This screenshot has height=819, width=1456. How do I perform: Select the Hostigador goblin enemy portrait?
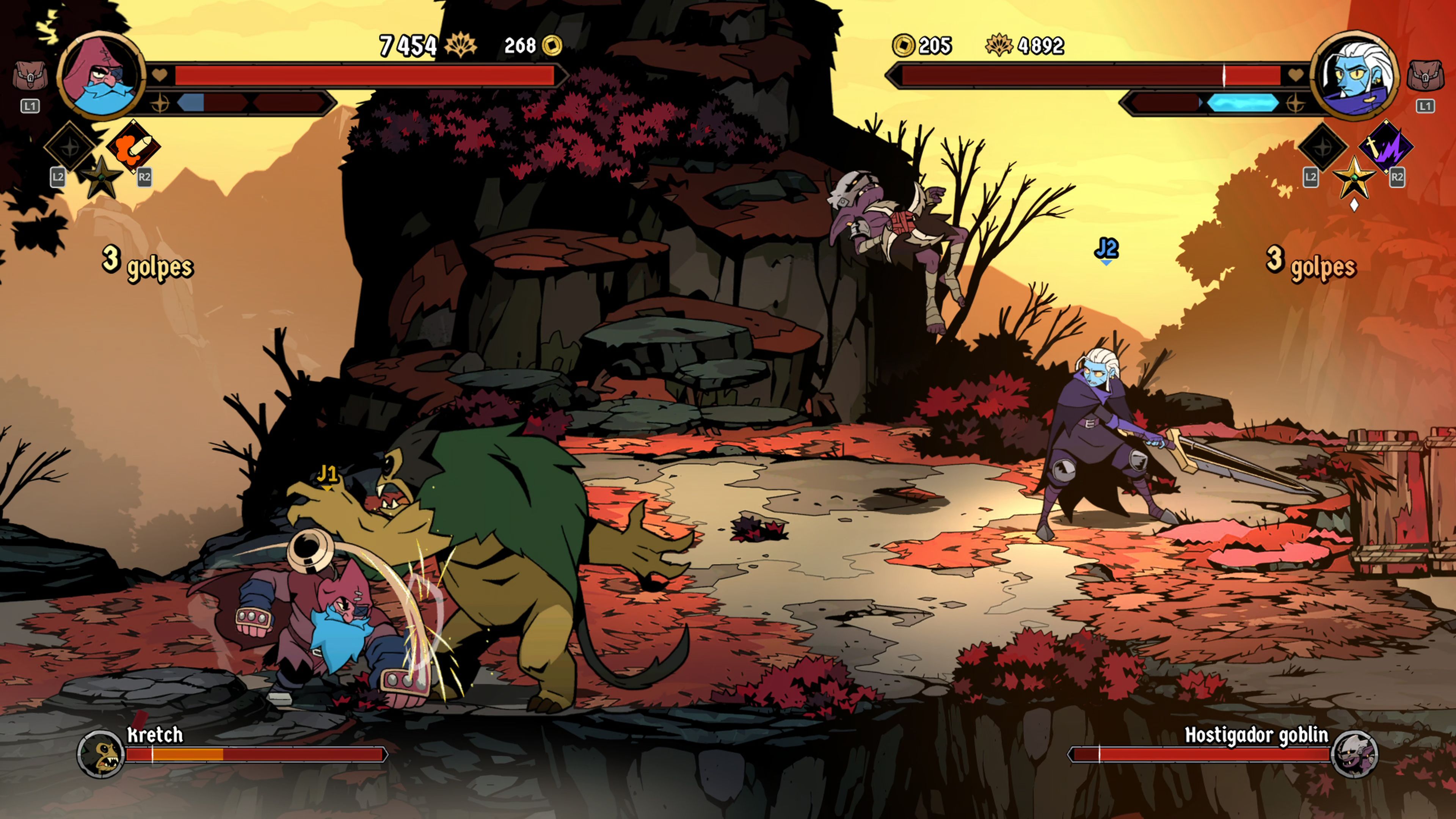point(1354,753)
